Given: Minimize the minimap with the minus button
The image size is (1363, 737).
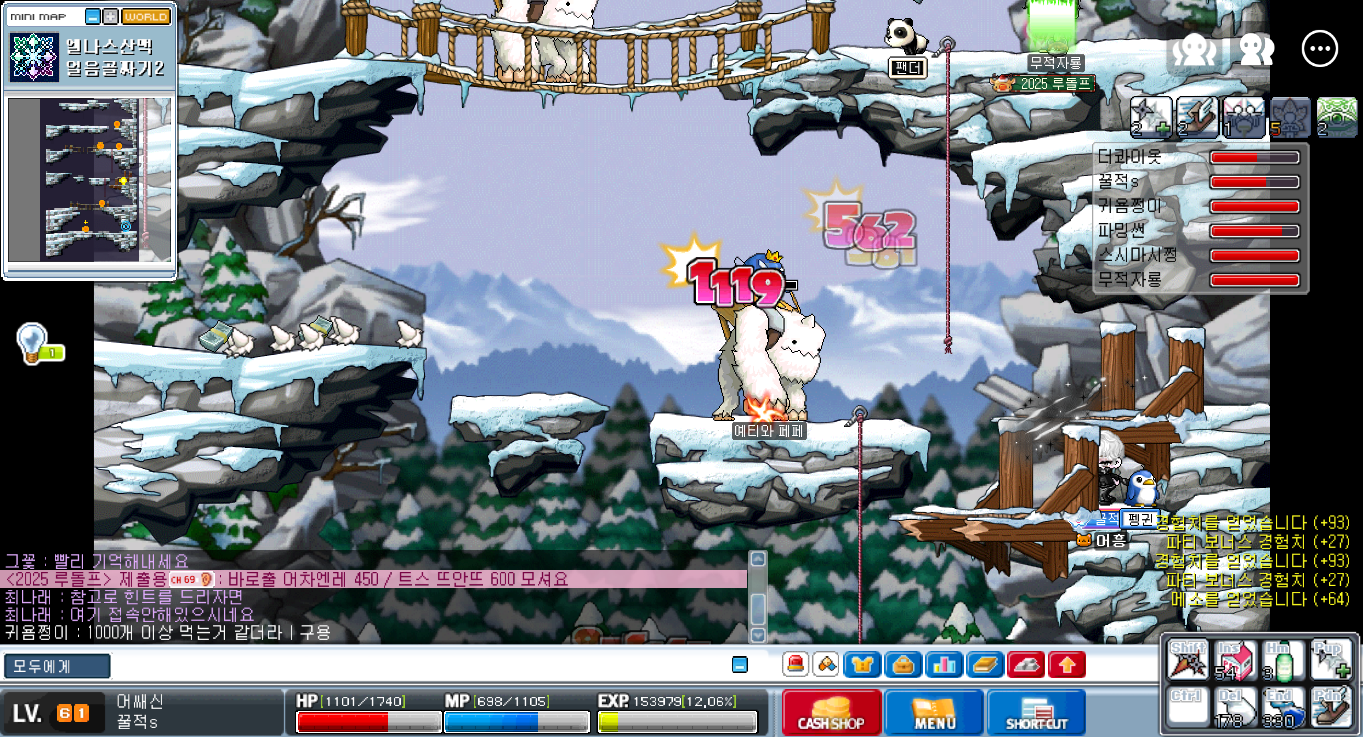Looking at the screenshot, I should [93, 17].
